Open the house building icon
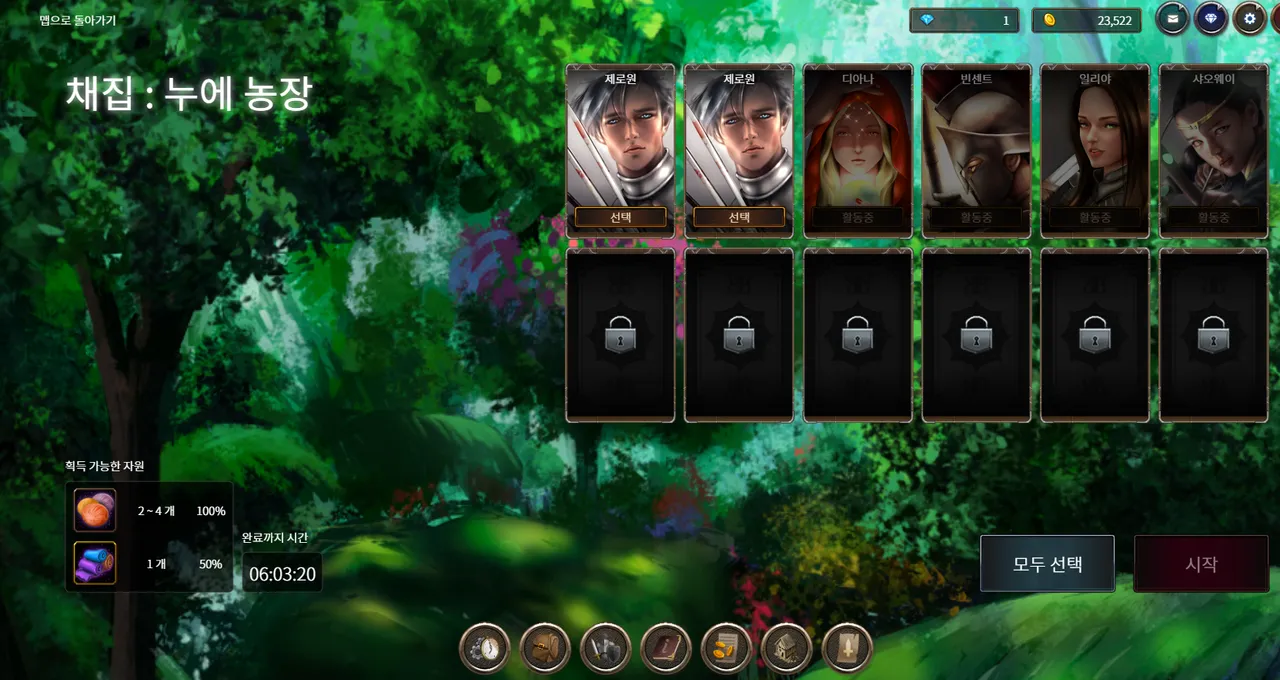The width and height of the screenshot is (1280, 680). click(x=786, y=649)
